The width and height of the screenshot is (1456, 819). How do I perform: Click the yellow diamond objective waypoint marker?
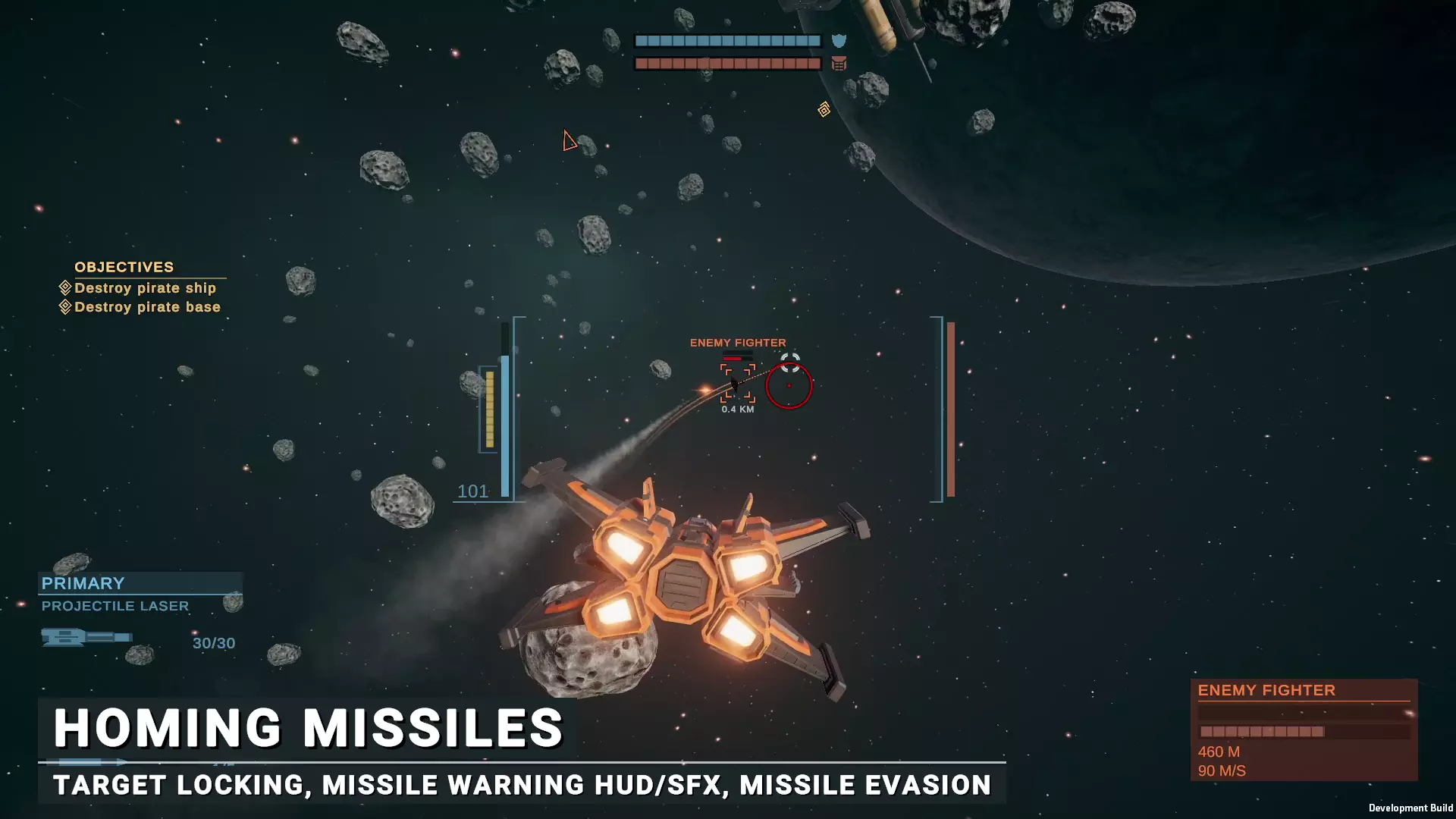(x=824, y=110)
